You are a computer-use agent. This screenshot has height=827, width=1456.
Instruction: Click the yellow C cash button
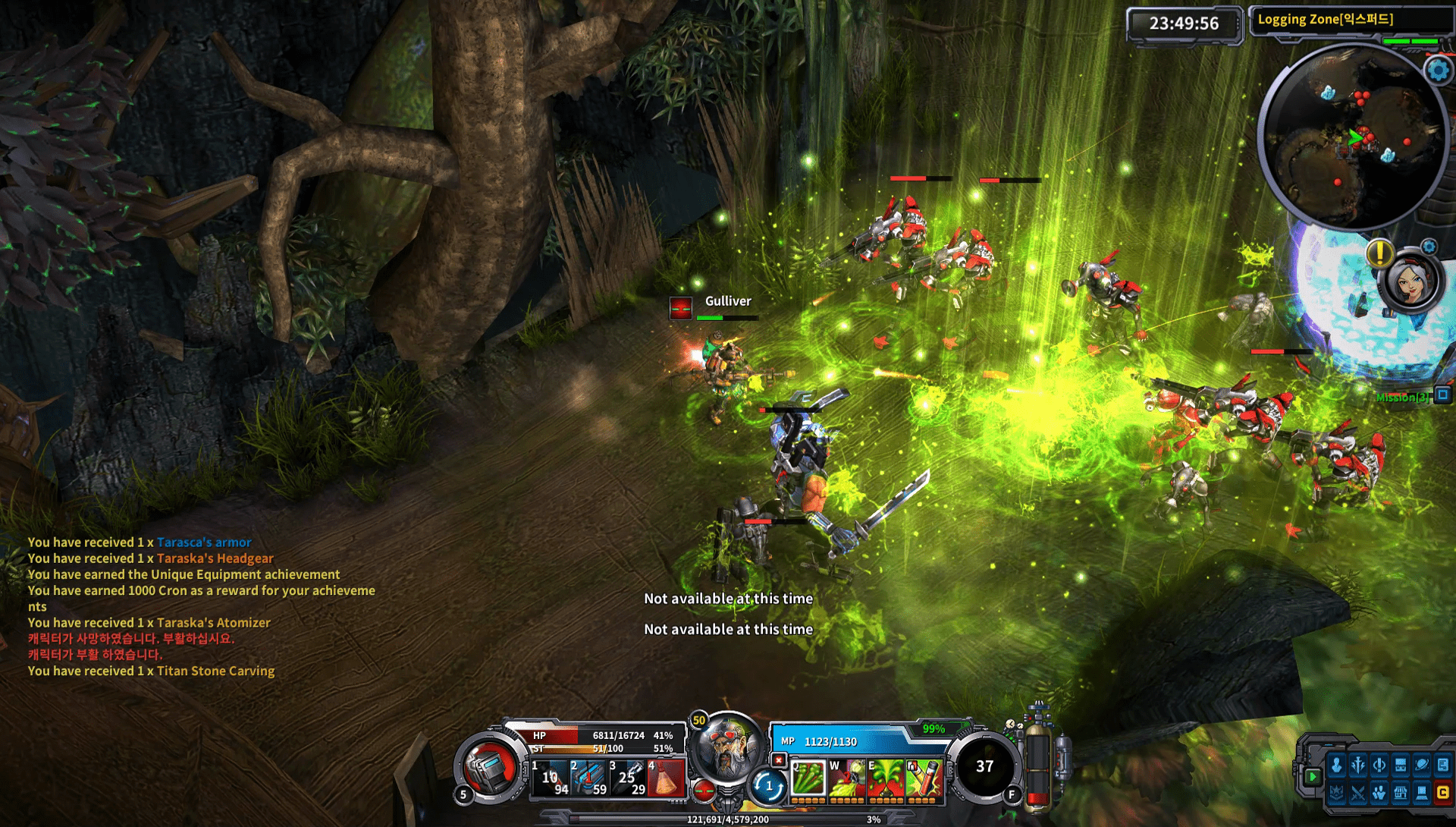pos(1442,794)
